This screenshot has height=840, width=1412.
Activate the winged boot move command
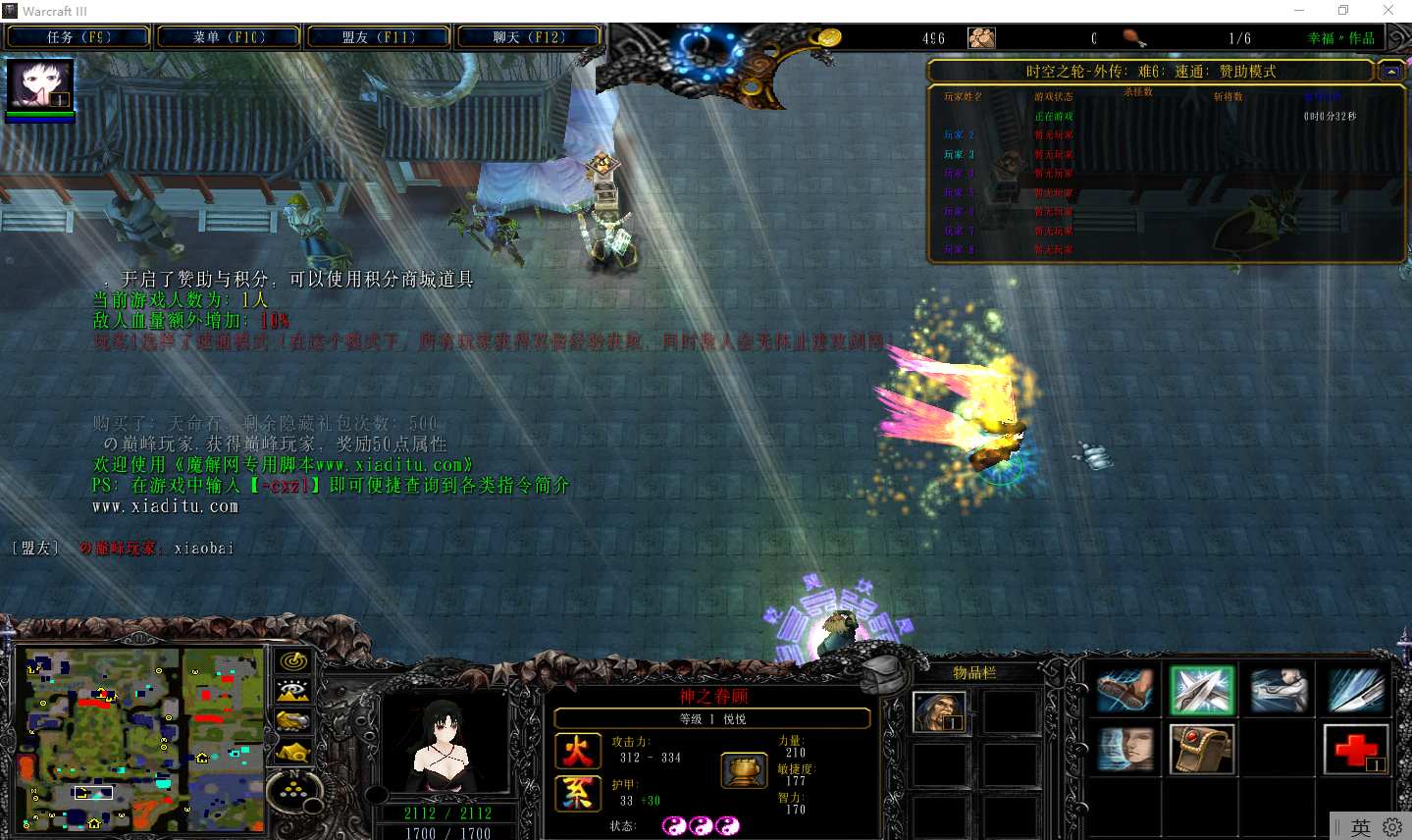tap(1125, 691)
